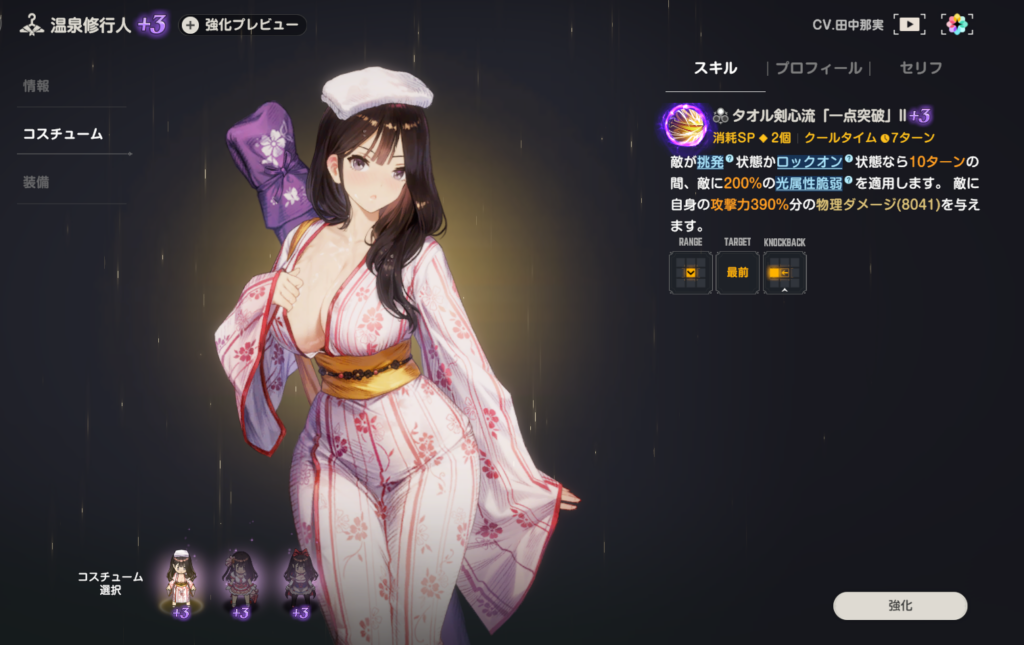Click the purple orb skill icon
1024x645 pixels.
tap(685, 125)
